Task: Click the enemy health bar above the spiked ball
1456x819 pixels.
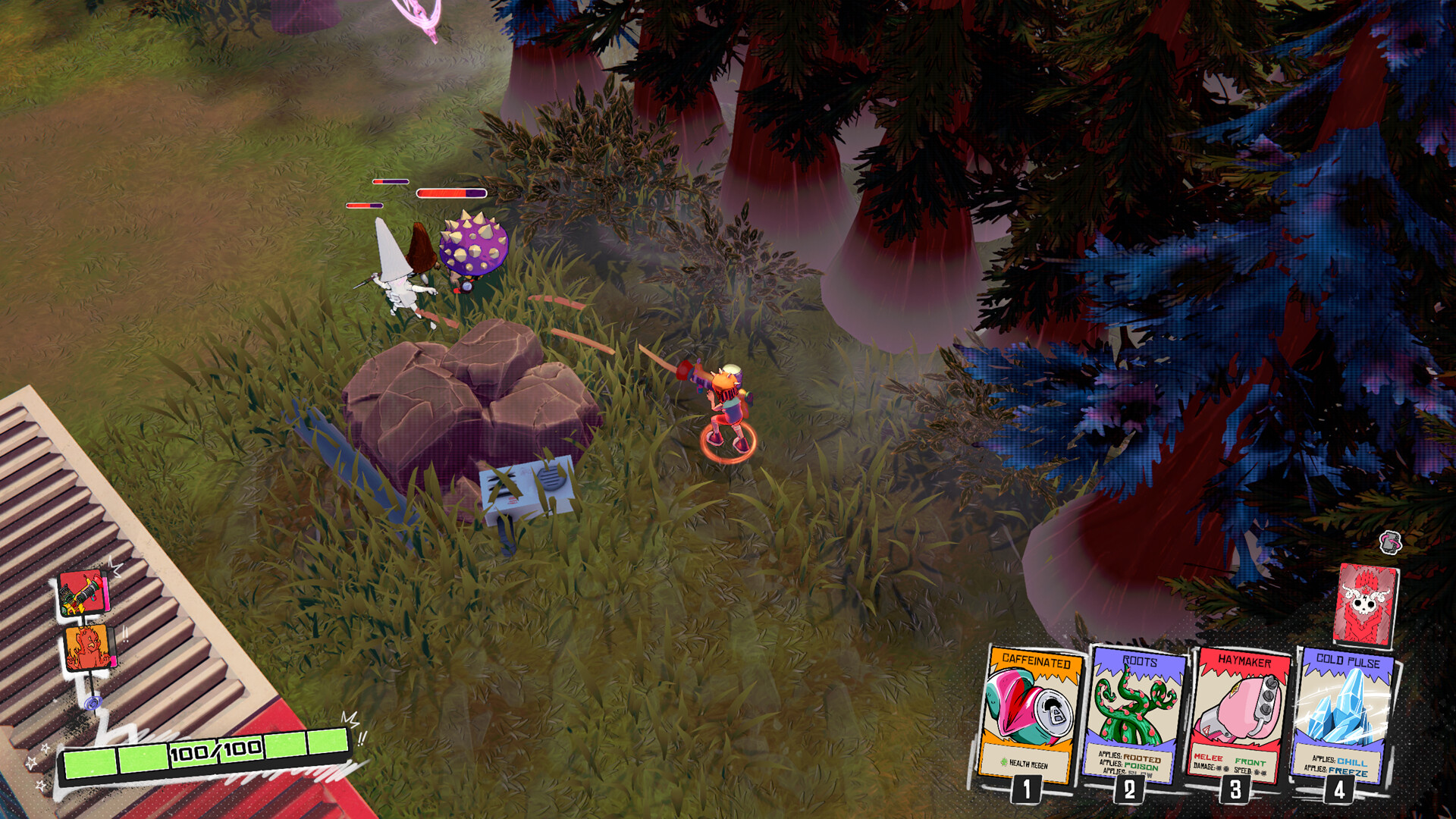Action: tap(450, 191)
